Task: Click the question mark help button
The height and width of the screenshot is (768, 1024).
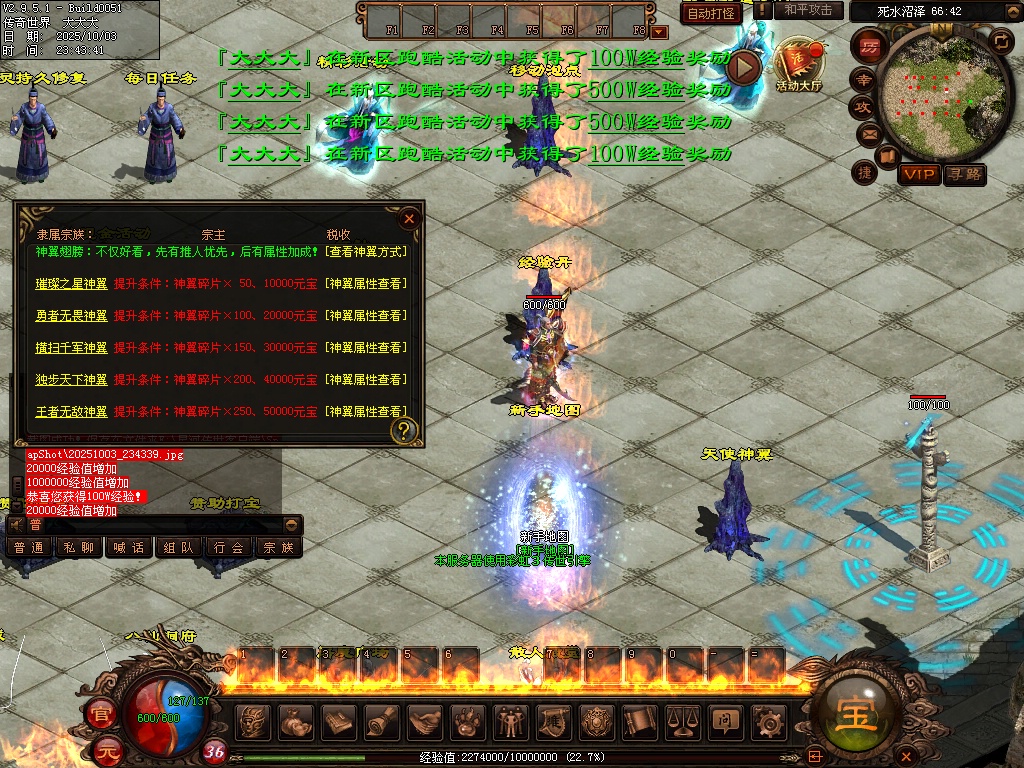Action: pos(404,431)
